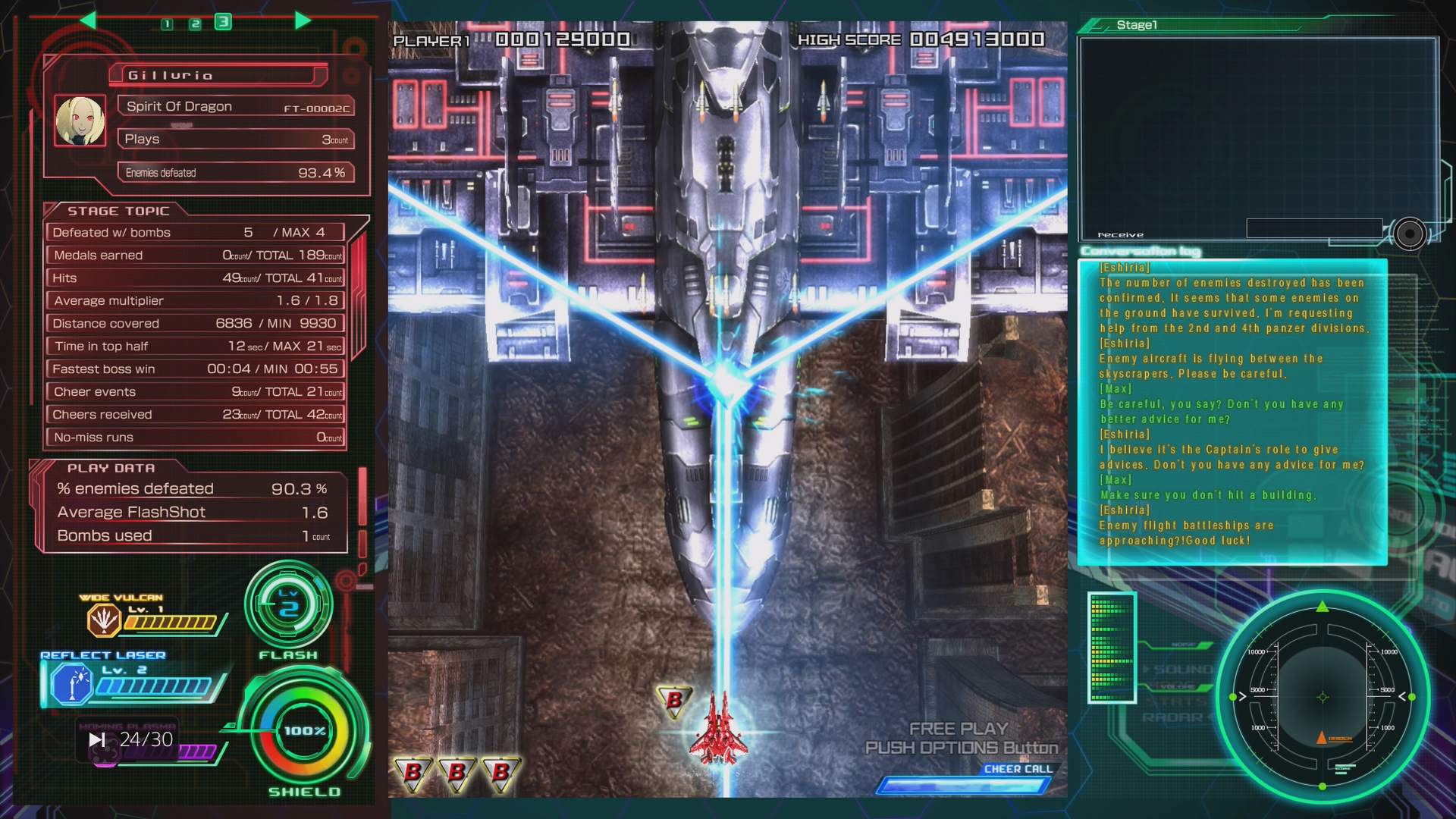Screen dimensions: 1456x819
Task: Switch to page tab 1
Action: 167,24
